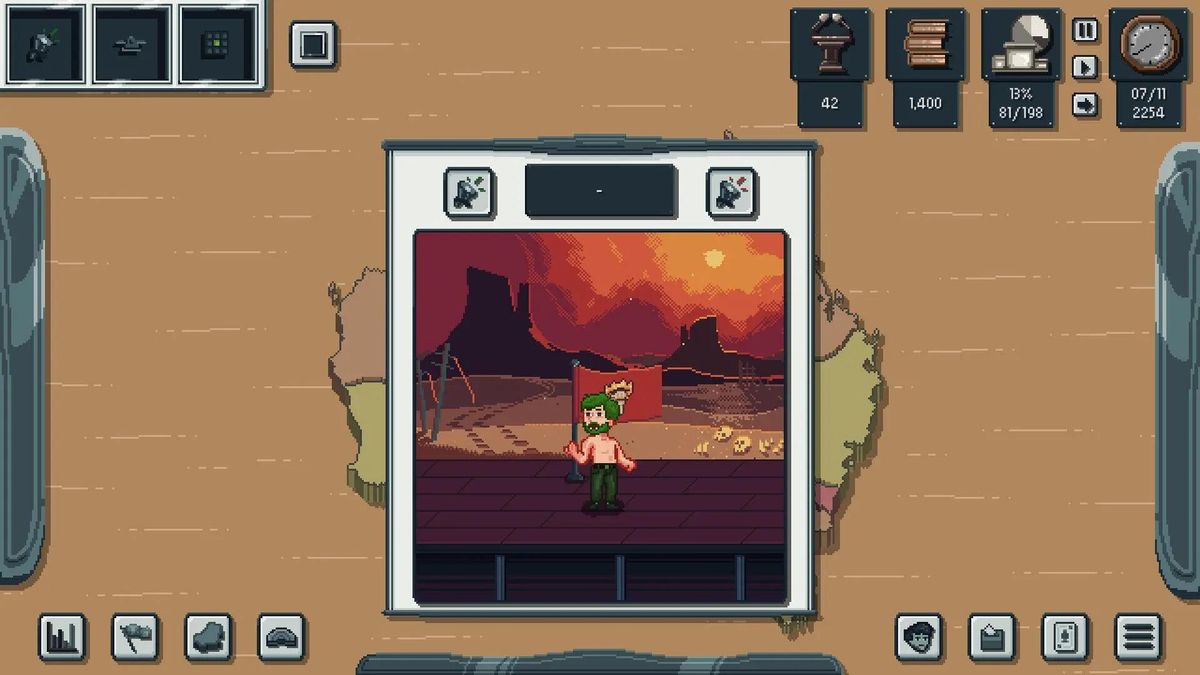Image resolution: width=1200 pixels, height=675 pixels.
Task: Select the green-dot grid slot
Action: coord(216,45)
